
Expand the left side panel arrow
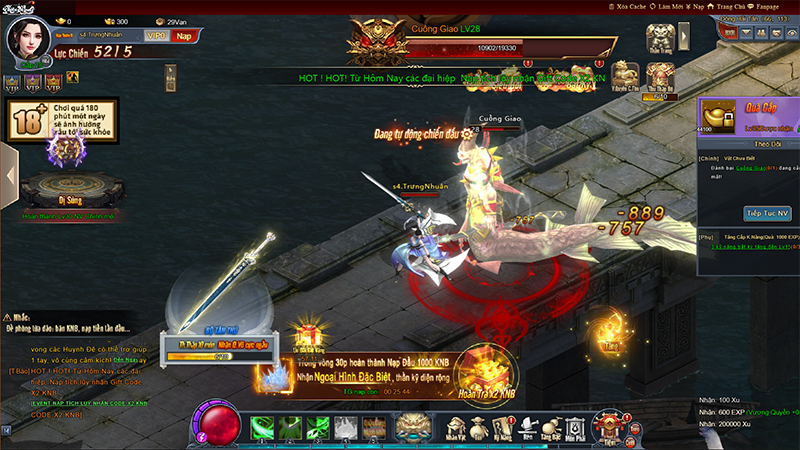(x=9, y=175)
